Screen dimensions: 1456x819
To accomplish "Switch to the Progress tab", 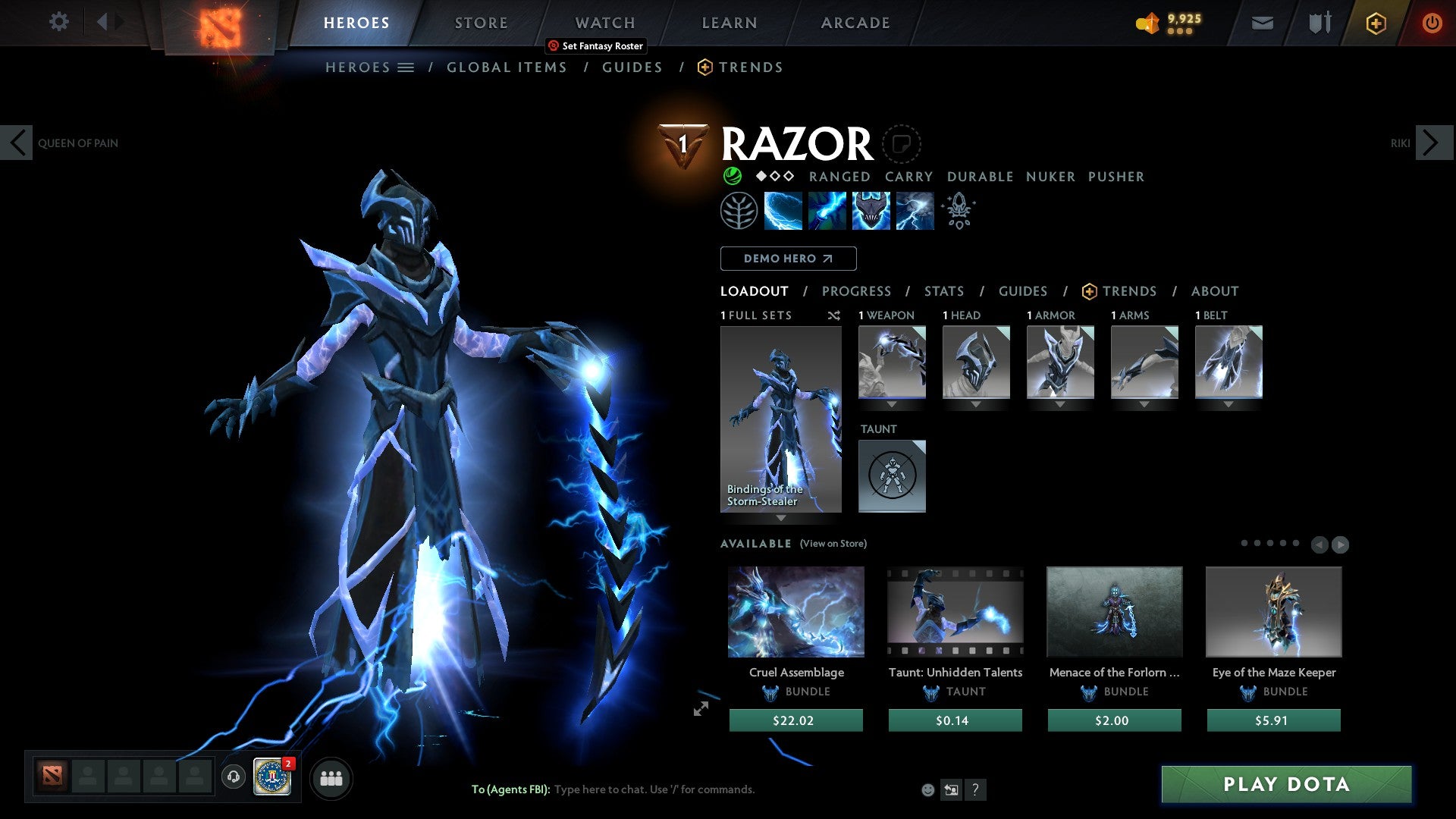I will (x=857, y=291).
